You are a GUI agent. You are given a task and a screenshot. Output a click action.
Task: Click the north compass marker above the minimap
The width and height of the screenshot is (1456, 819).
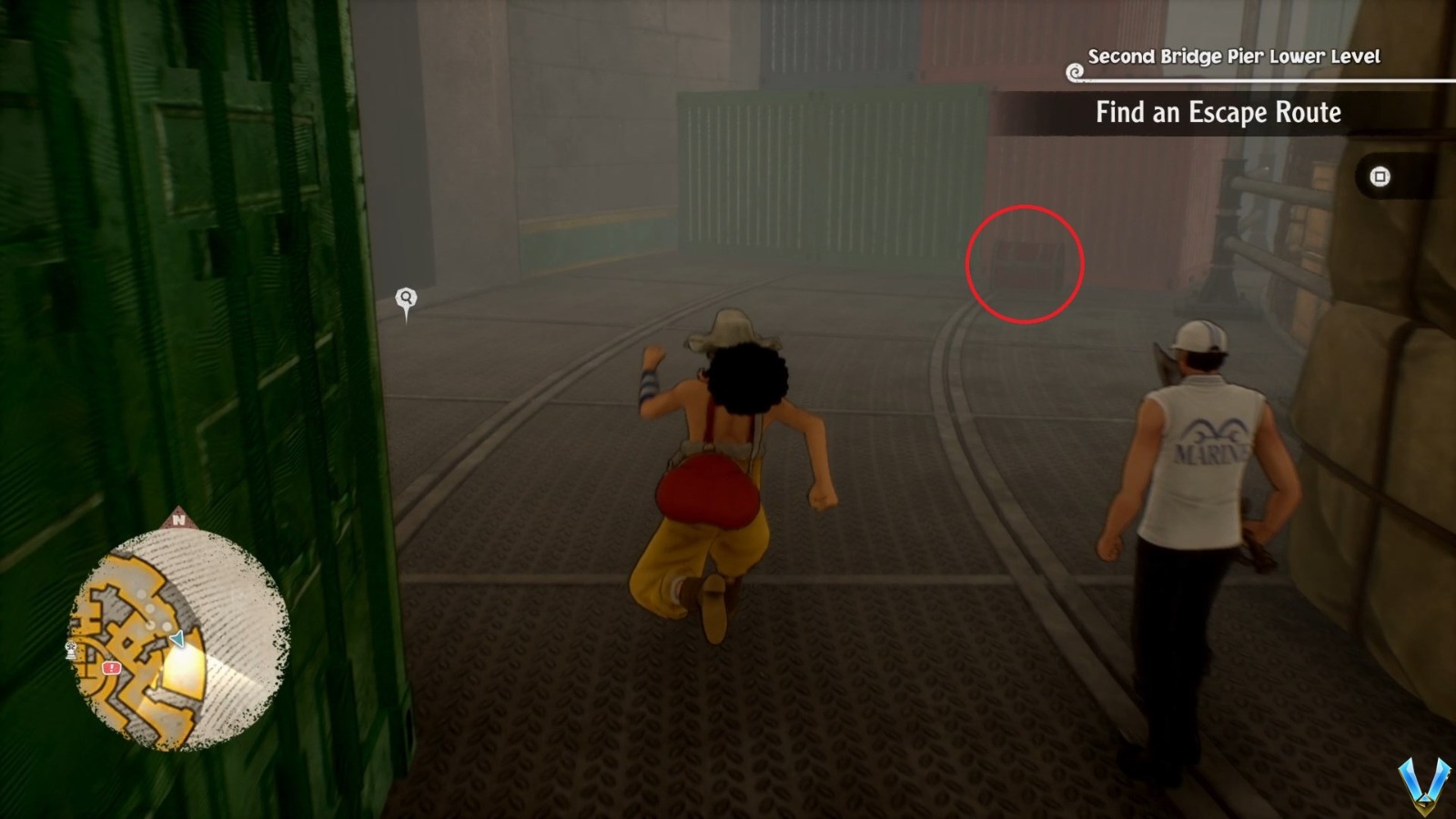tap(180, 521)
